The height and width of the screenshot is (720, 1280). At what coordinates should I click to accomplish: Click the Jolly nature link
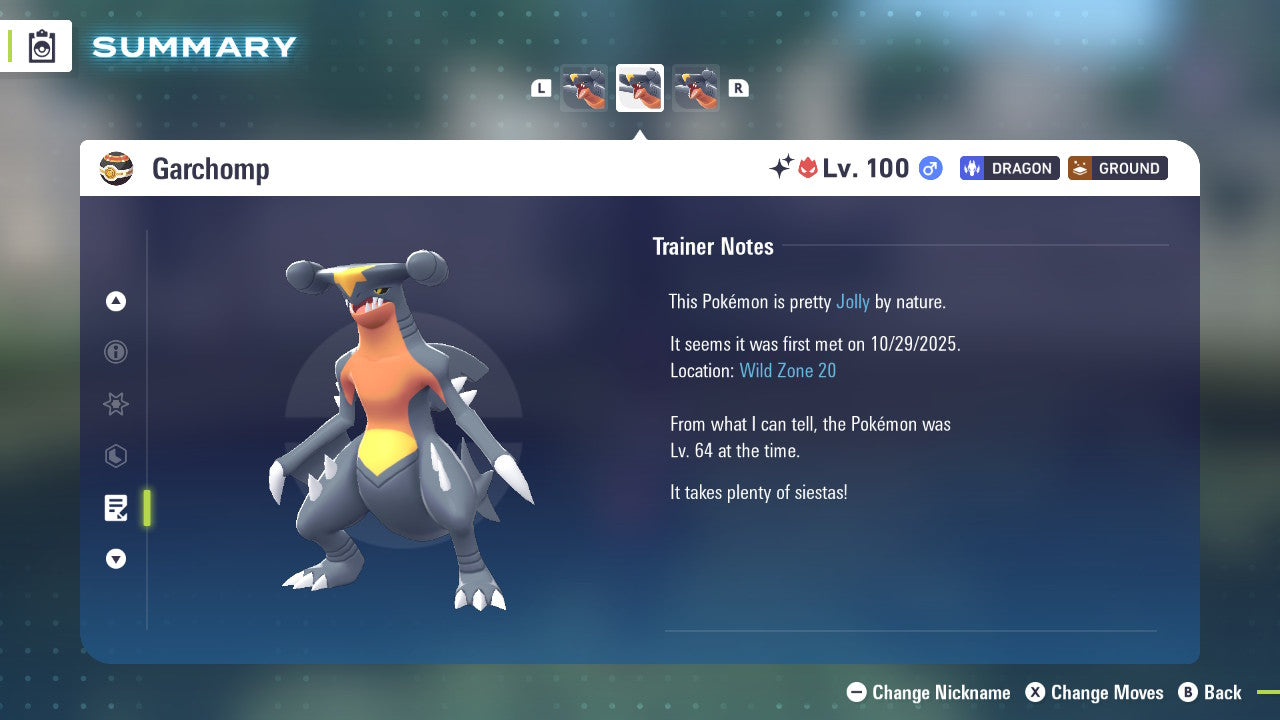851,301
